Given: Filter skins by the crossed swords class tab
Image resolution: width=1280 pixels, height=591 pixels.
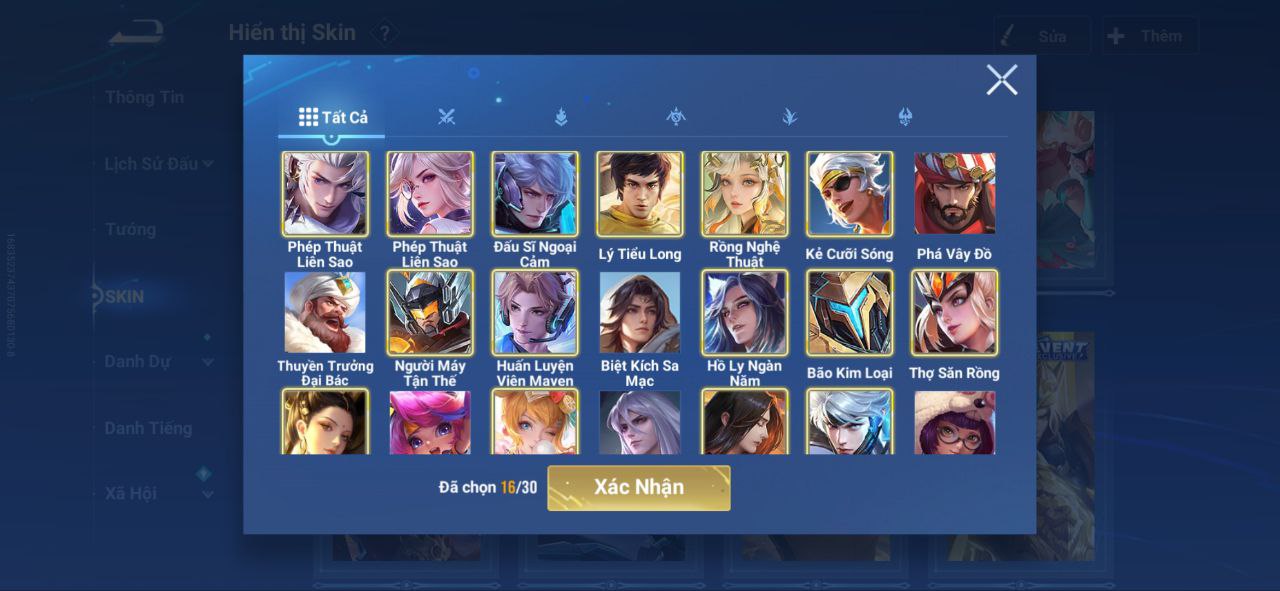Looking at the screenshot, I should tap(446, 117).
